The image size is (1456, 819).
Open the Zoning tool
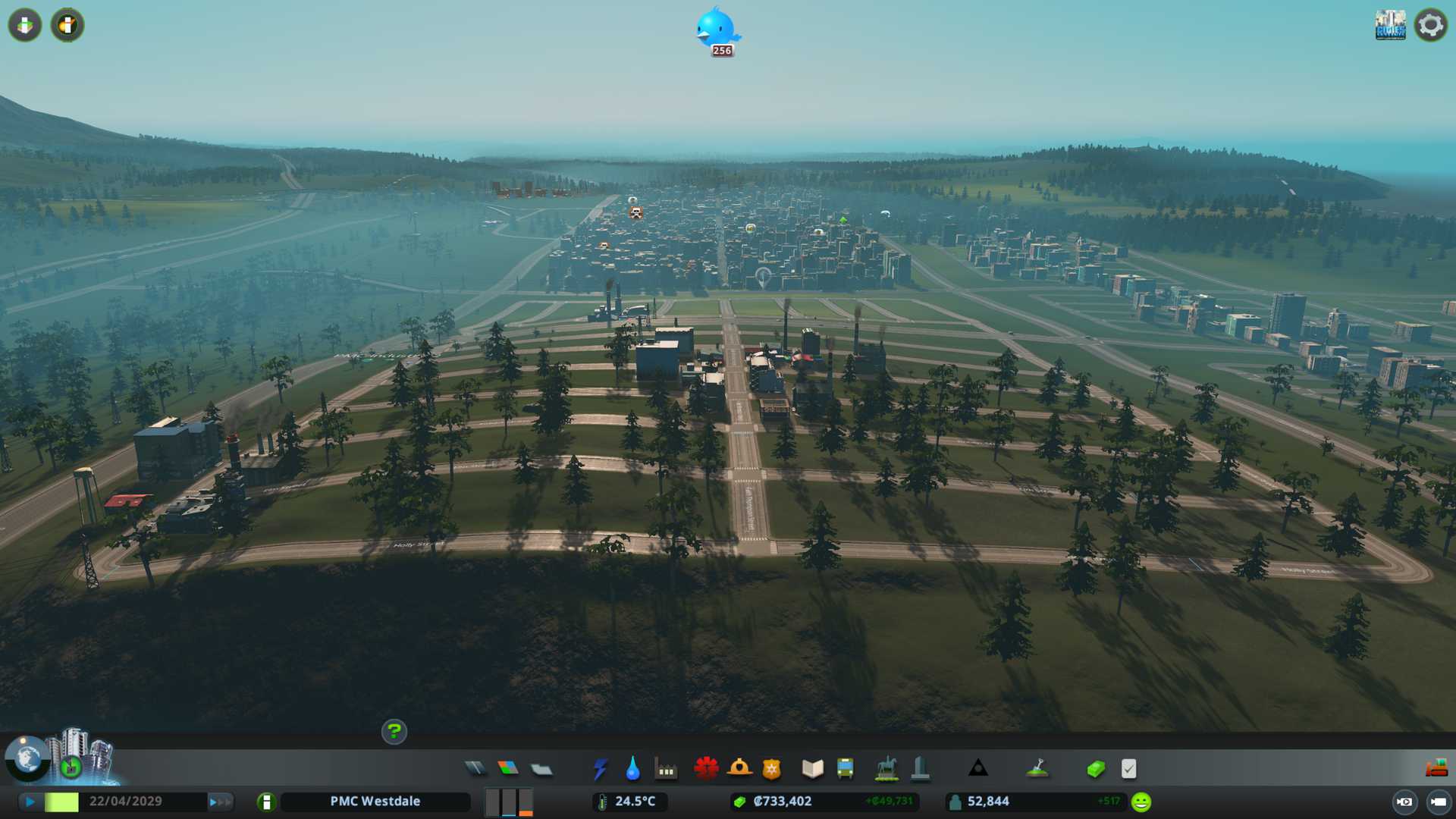click(508, 769)
